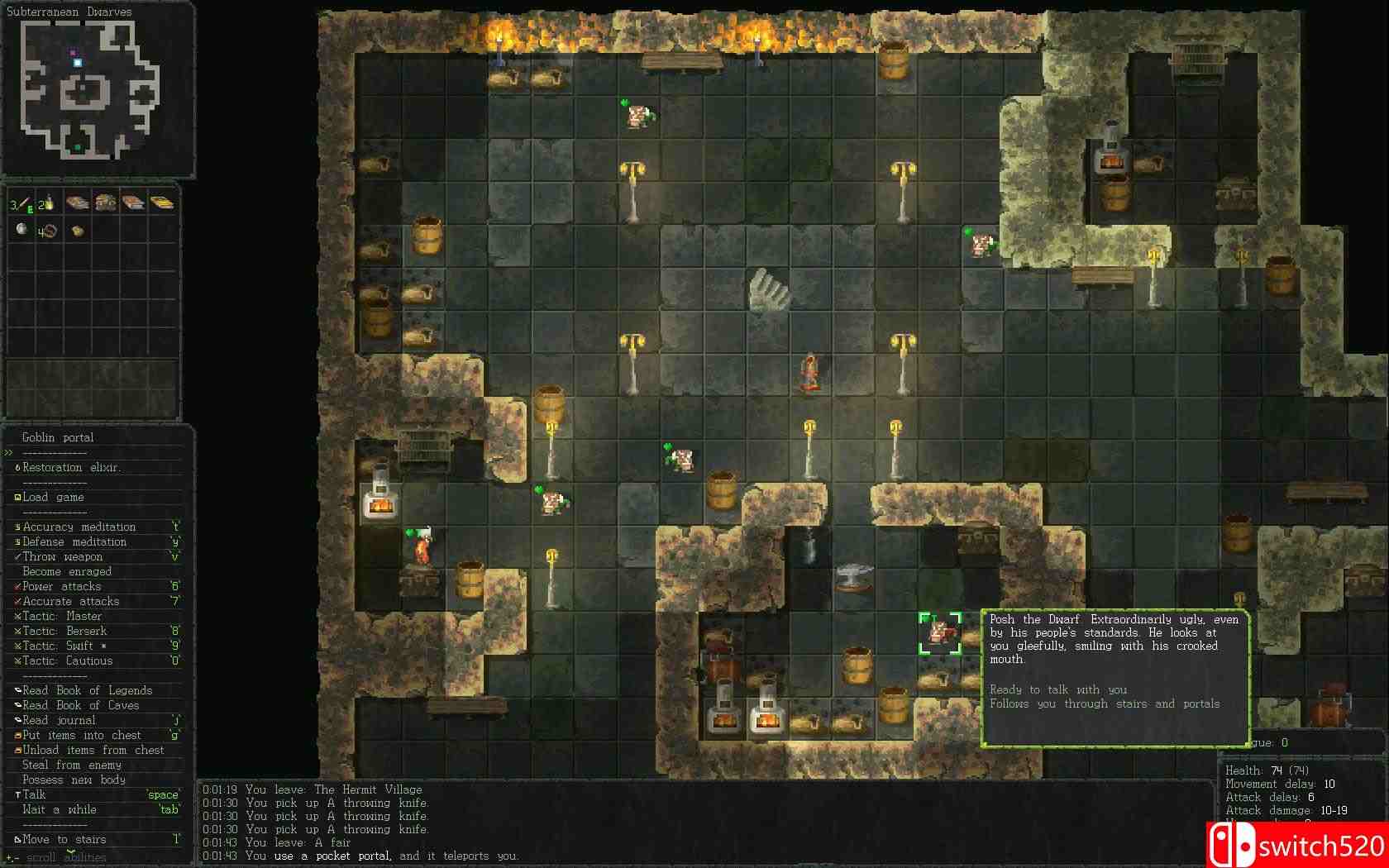Select the Goblin portal entry

click(55, 437)
